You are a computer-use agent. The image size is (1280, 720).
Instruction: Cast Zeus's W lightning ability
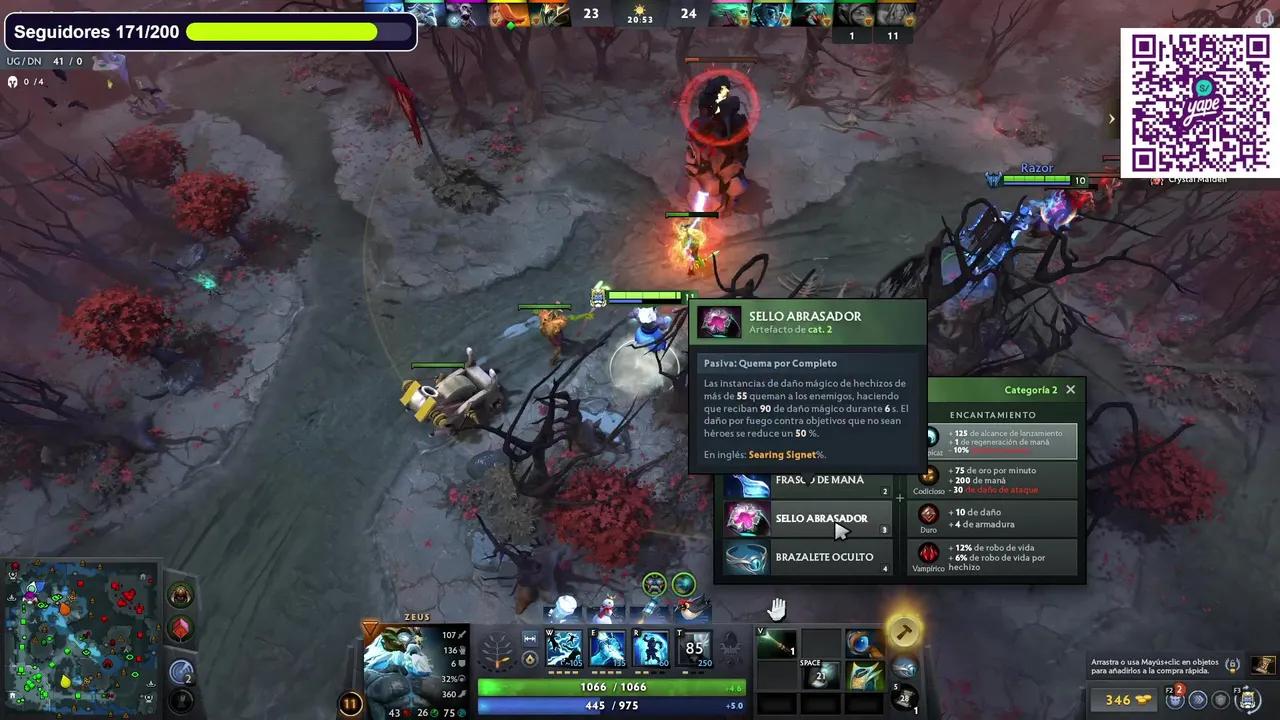tap(563, 649)
